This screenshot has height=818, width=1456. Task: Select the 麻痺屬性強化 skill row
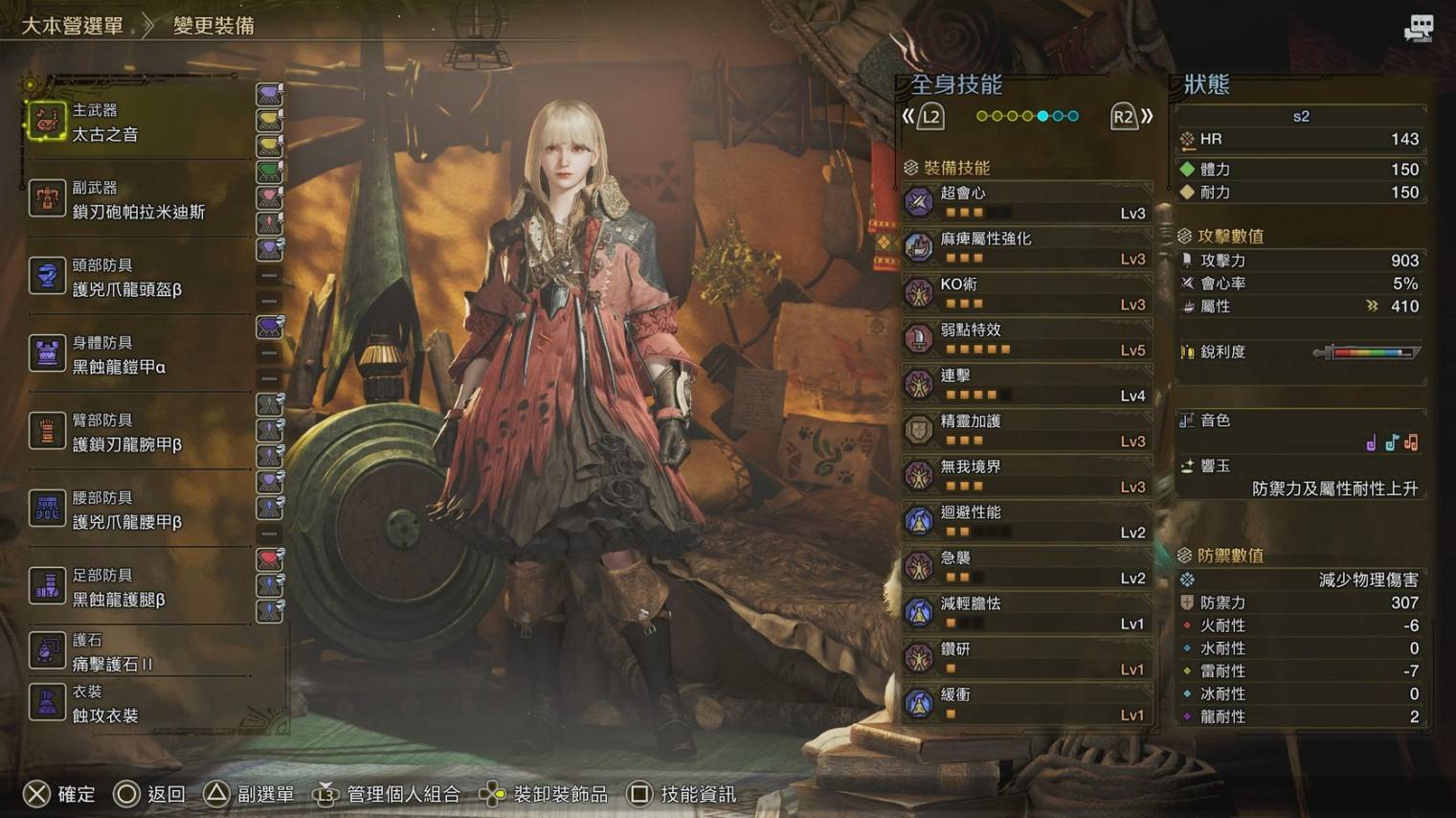pyautogui.click(x=1027, y=248)
